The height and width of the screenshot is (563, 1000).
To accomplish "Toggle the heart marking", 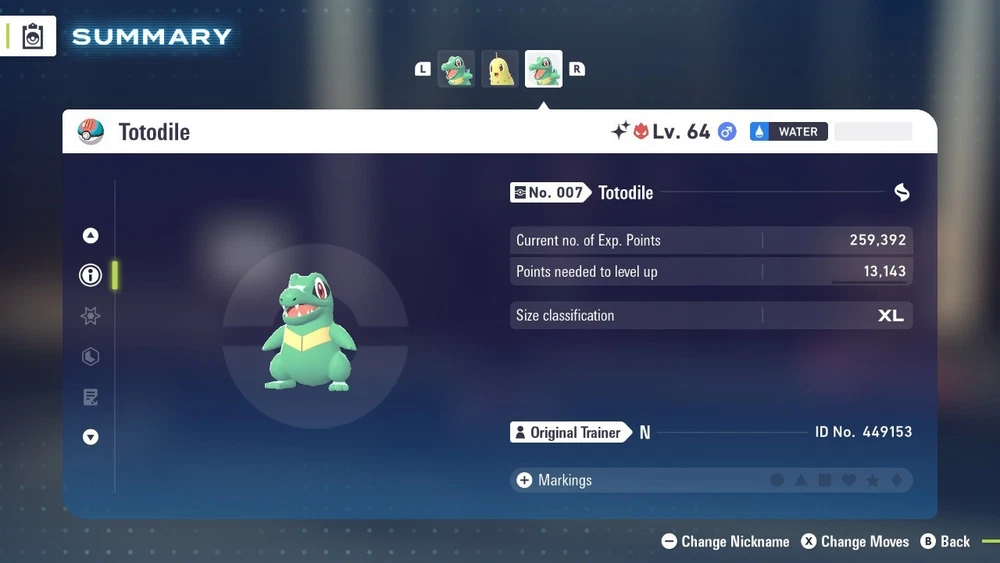I will click(849, 481).
